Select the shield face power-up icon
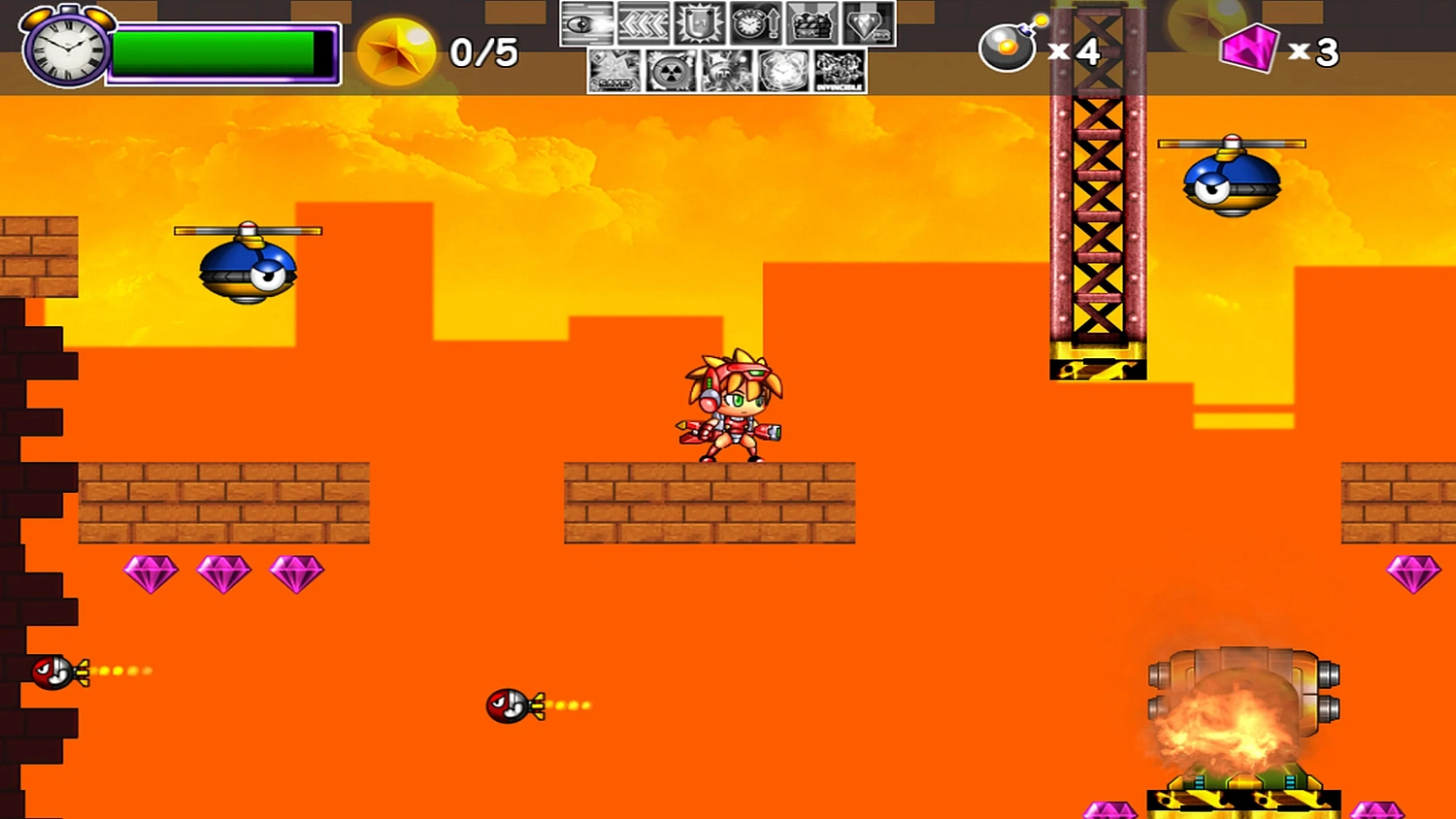Viewport: 1456px width, 819px height. point(701,24)
